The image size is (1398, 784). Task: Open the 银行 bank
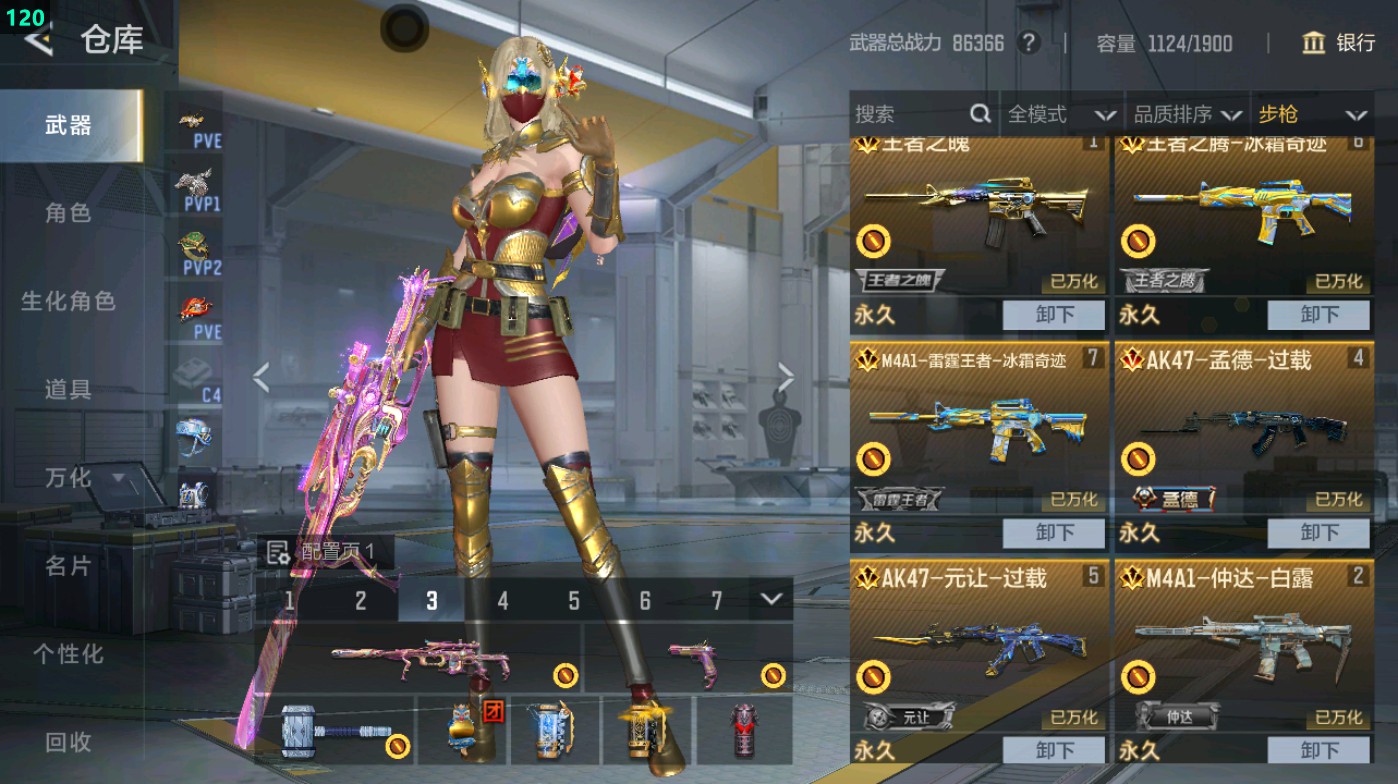1339,43
